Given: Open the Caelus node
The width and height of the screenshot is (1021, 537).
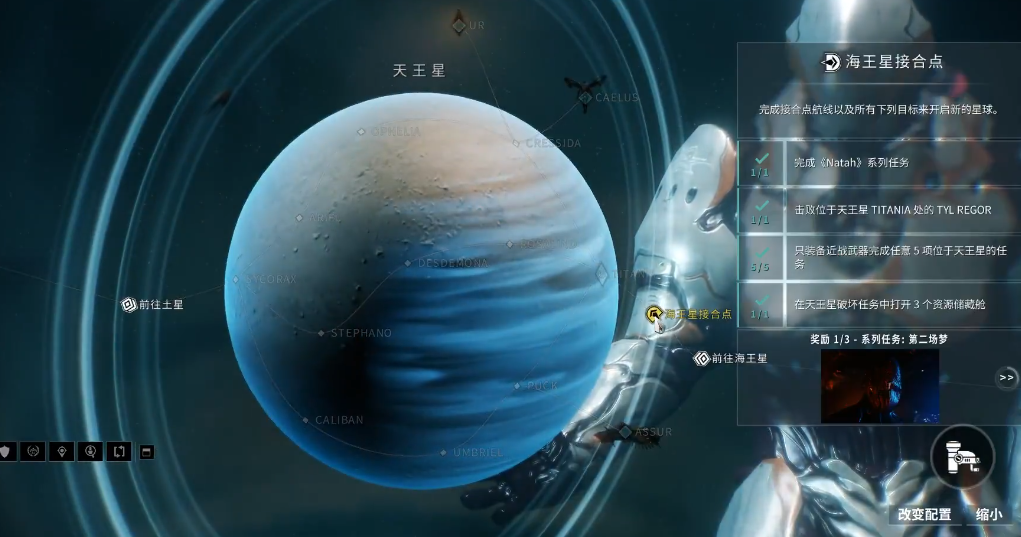Looking at the screenshot, I should tap(585, 97).
